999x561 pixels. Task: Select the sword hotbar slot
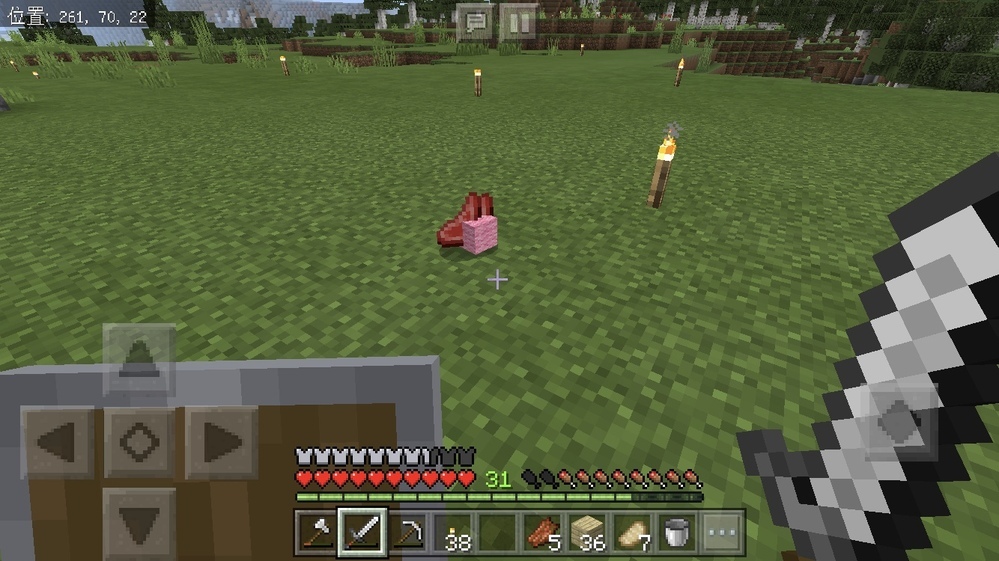[362, 531]
